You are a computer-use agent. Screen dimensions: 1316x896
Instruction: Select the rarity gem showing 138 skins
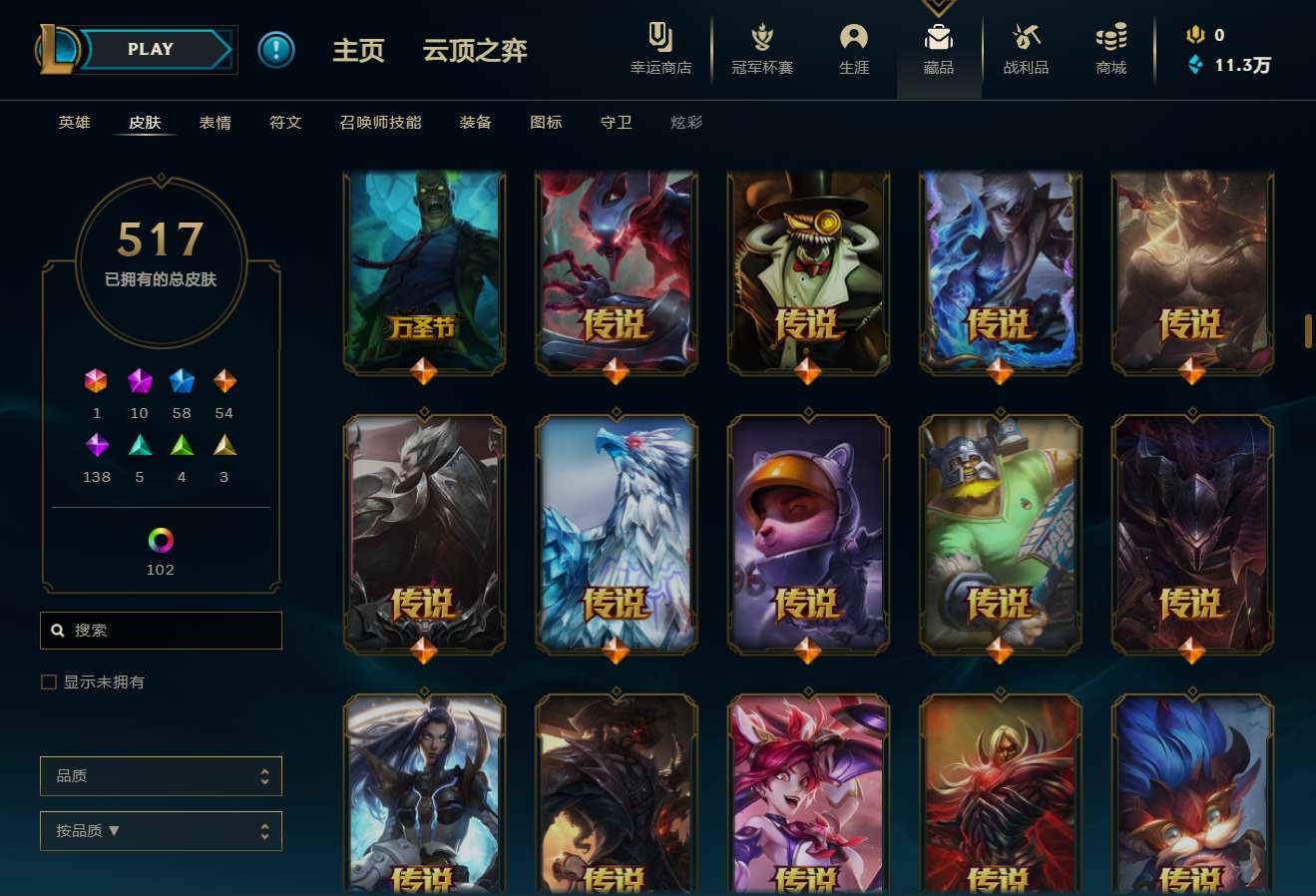[x=96, y=444]
